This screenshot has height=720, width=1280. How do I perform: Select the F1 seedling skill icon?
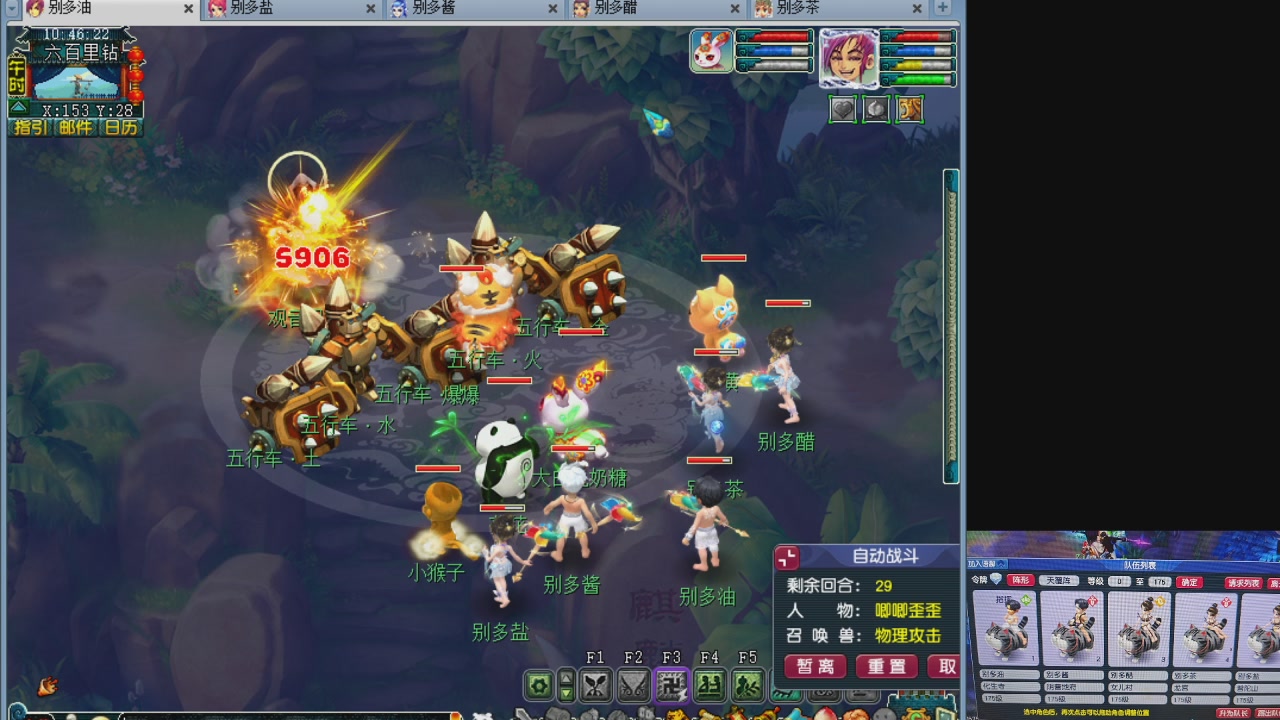[x=595, y=685]
